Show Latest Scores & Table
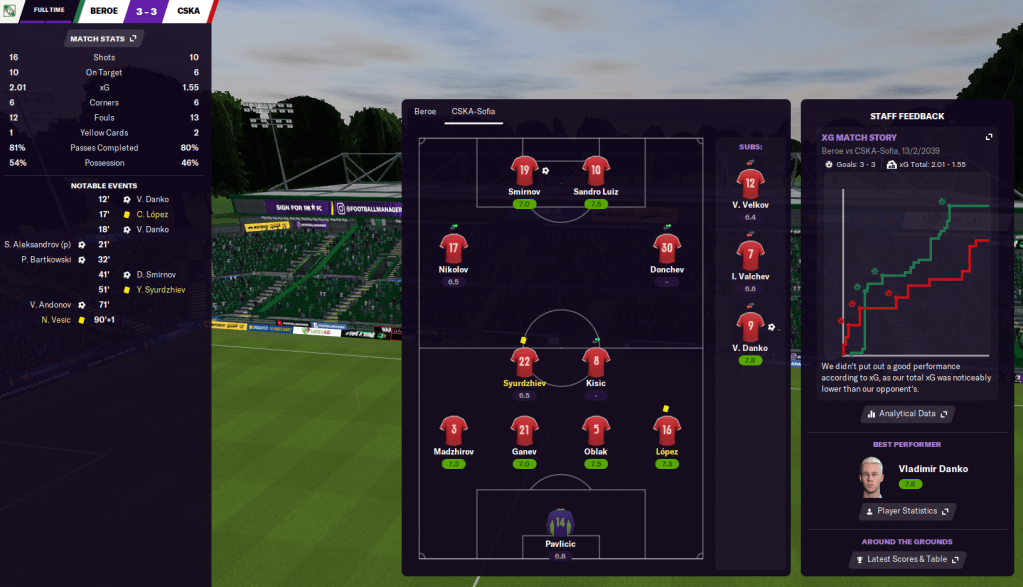Viewport: 1023px width, 587px height. pos(907,560)
